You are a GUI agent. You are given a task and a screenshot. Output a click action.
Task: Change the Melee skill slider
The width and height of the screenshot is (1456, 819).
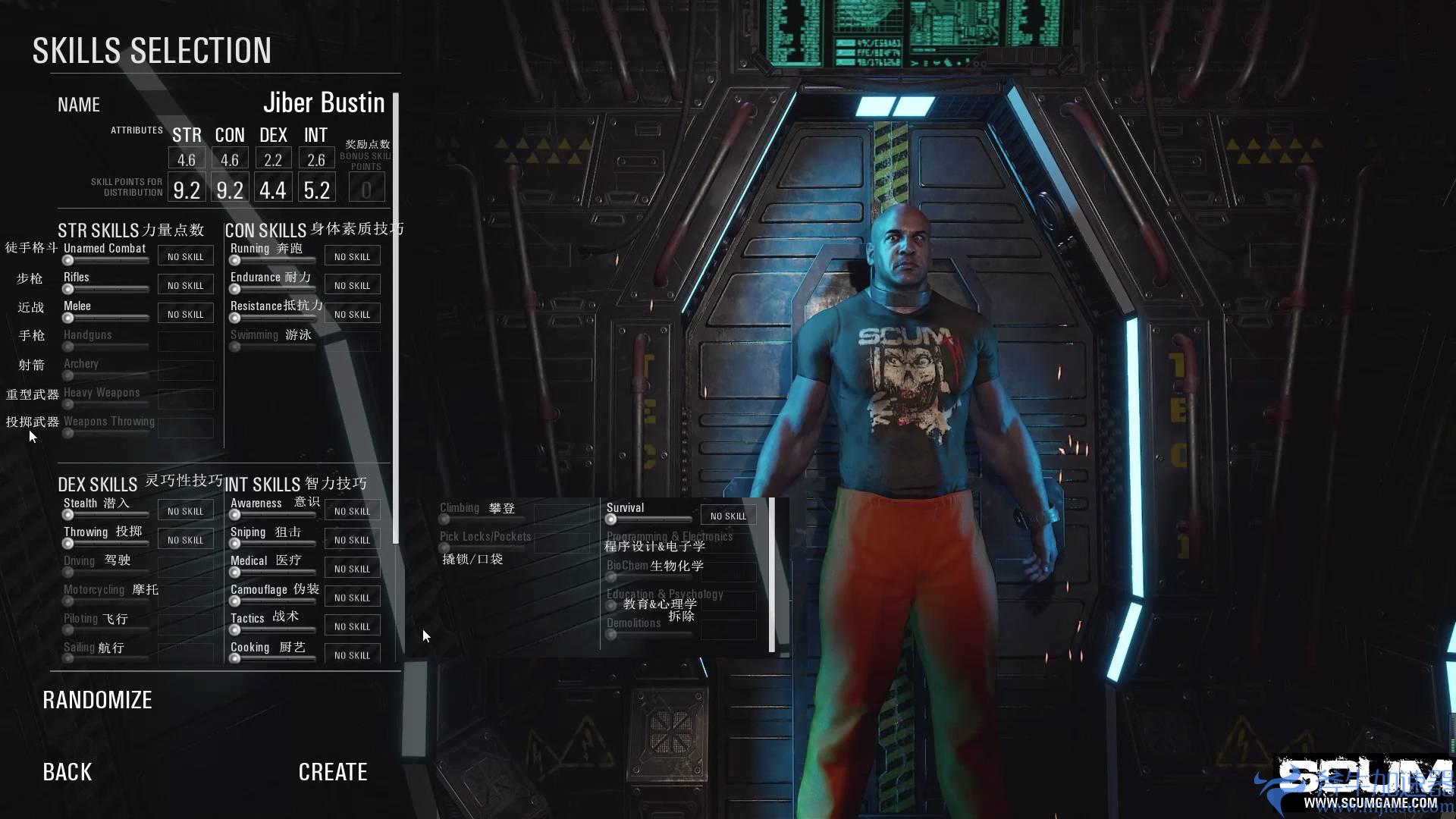(x=68, y=318)
